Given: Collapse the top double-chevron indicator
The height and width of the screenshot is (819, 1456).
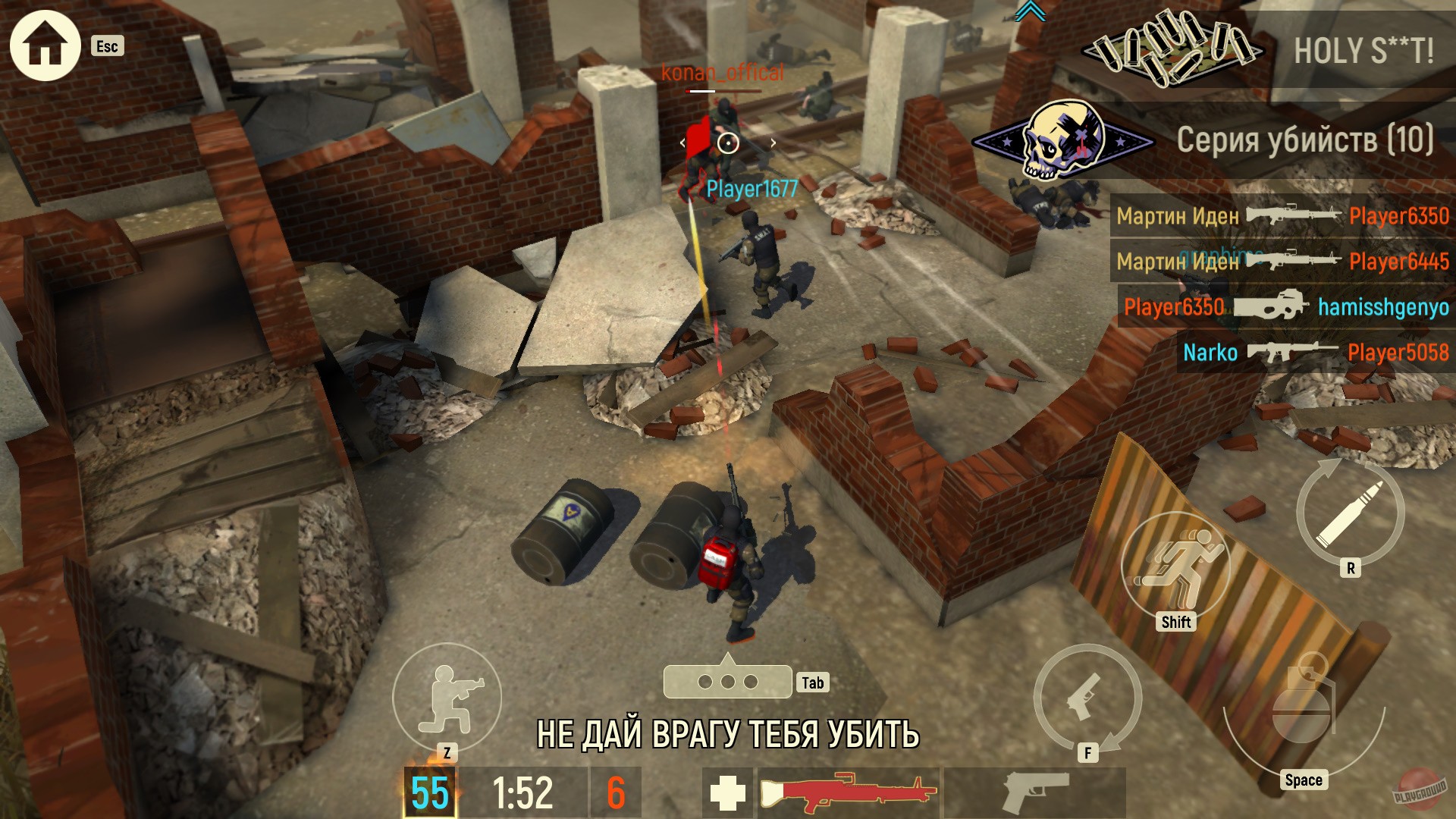Looking at the screenshot, I should click(1028, 11).
